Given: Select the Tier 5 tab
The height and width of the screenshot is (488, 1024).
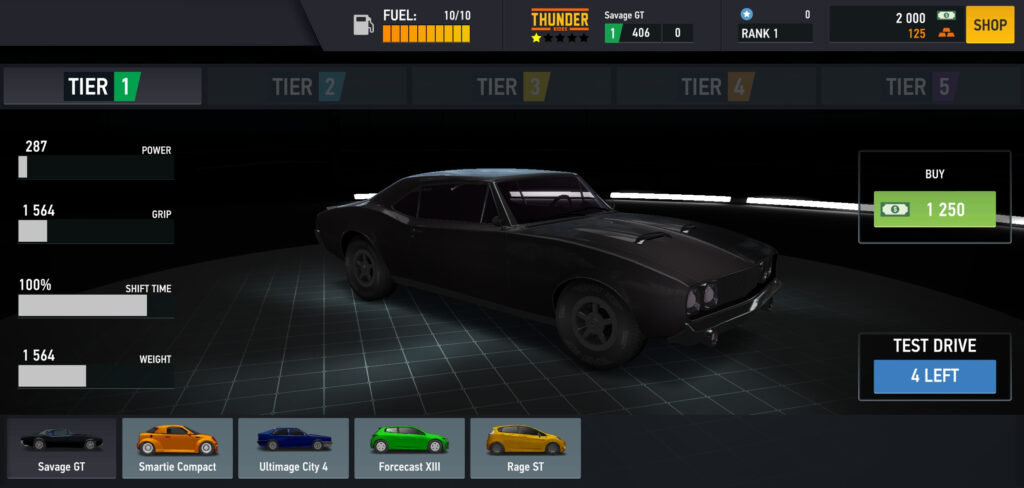Looking at the screenshot, I should 920,87.
